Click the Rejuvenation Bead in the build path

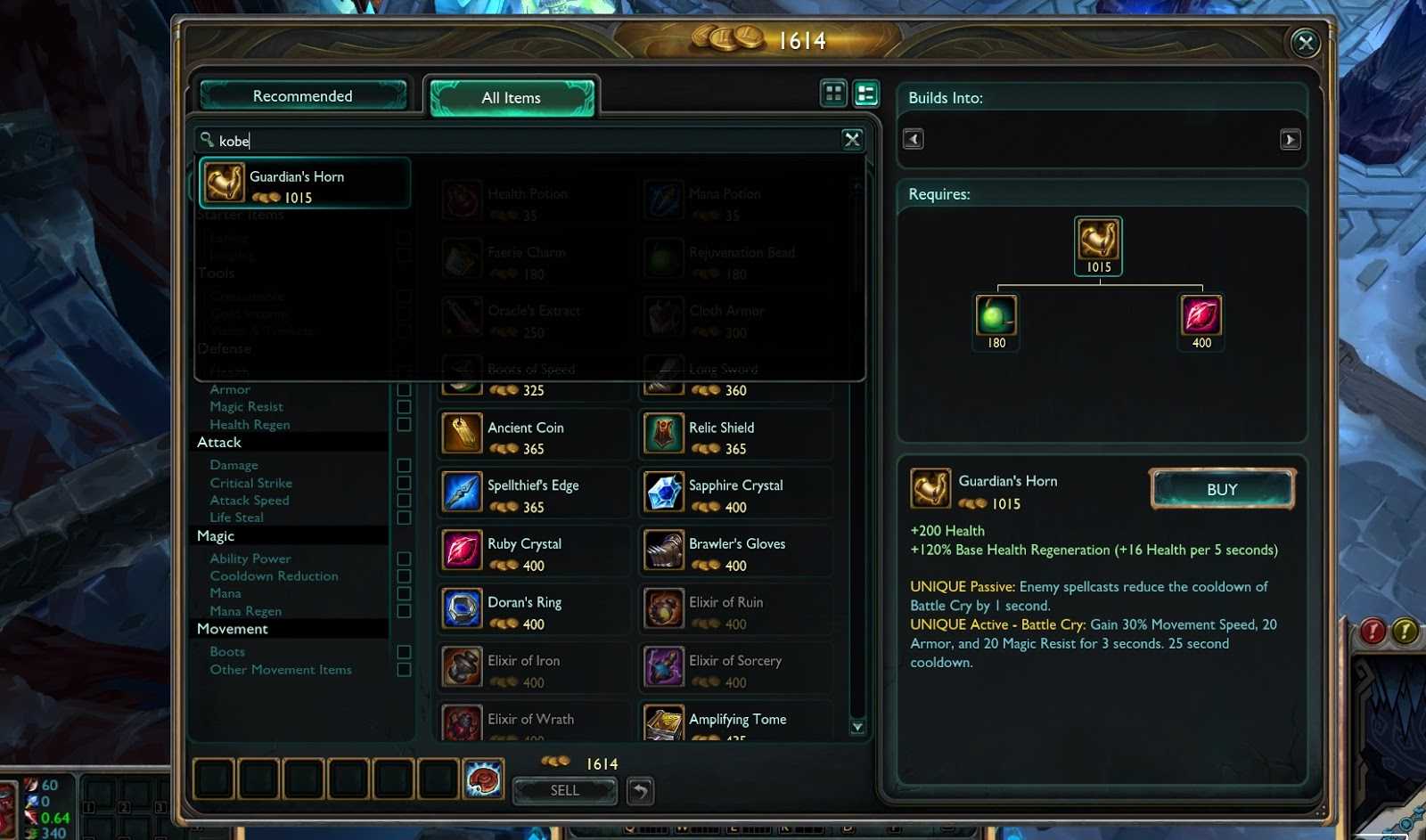pyautogui.click(x=996, y=321)
